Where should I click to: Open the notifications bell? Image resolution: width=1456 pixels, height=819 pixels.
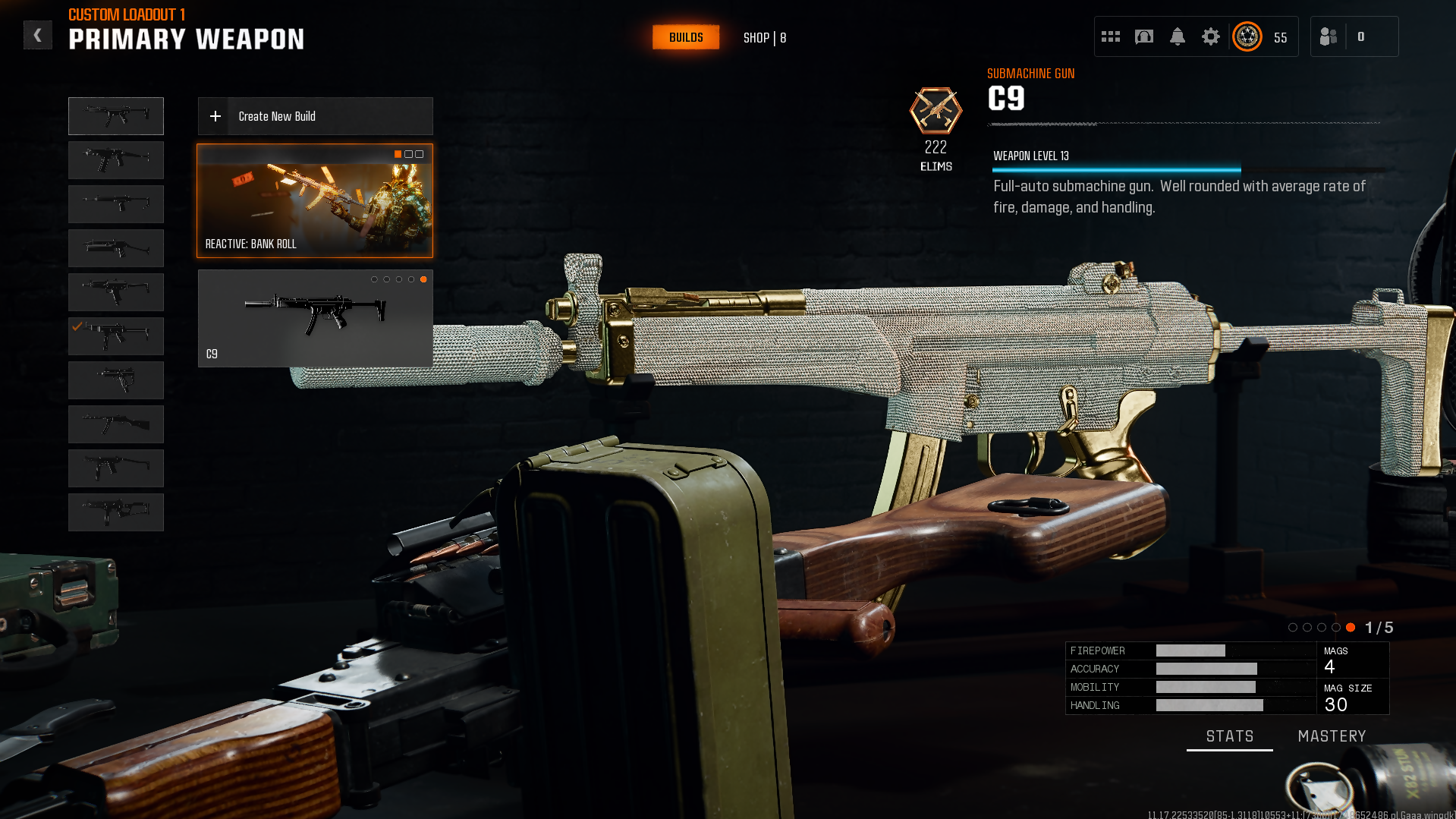click(1177, 36)
